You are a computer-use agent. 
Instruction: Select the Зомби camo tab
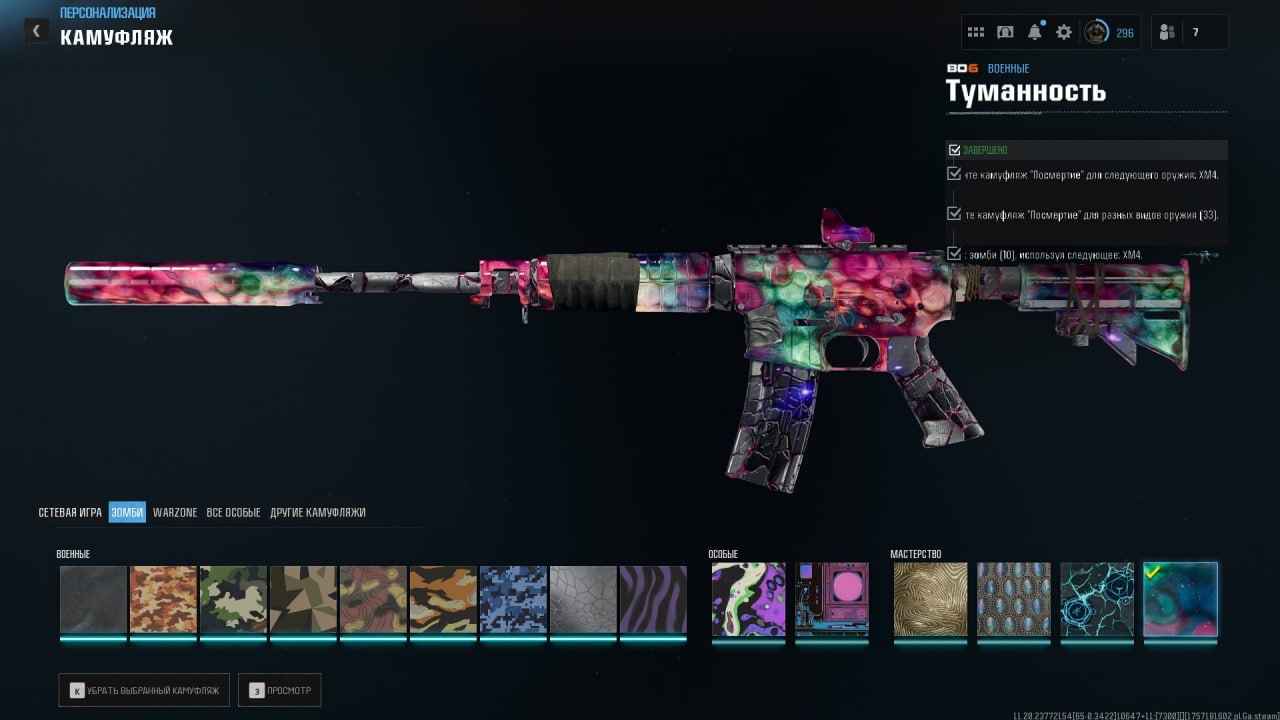pos(127,512)
